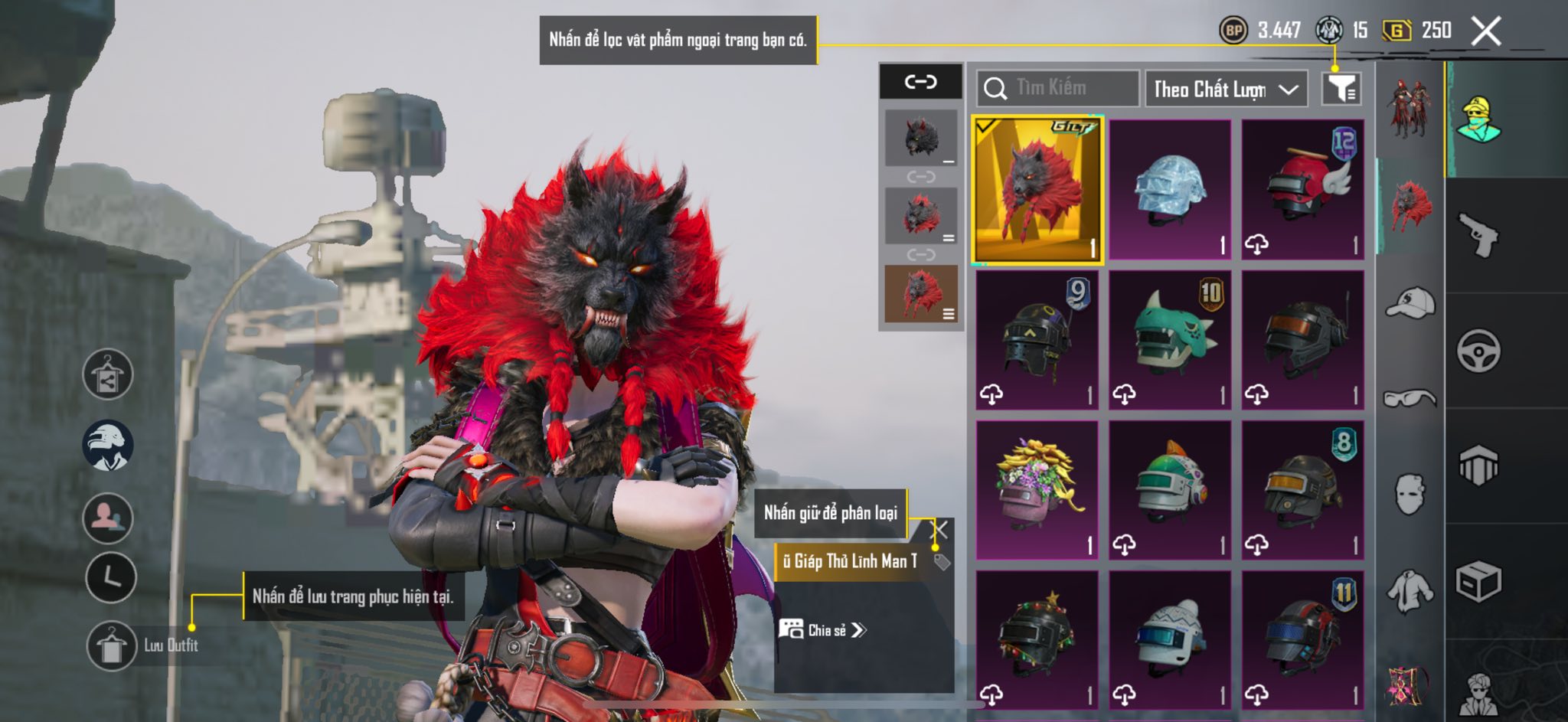Select the flower bouquet helmet

click(1037, 490)
